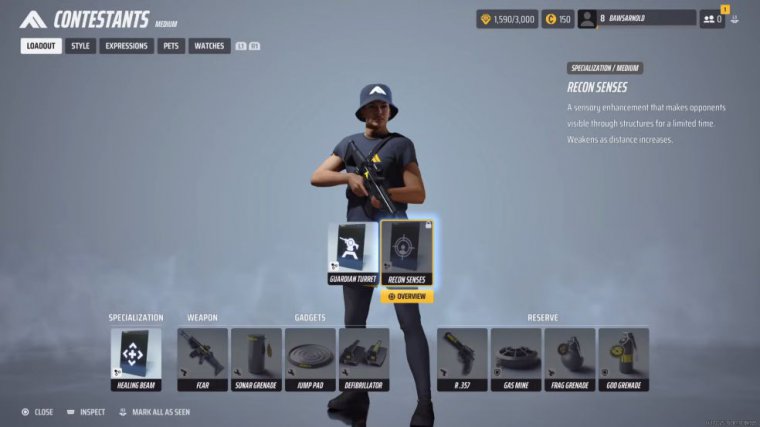Viewport: 760px width, 427px height.
Task: Choose the Guardian Turret specialization card
Action: click(352, 253)
